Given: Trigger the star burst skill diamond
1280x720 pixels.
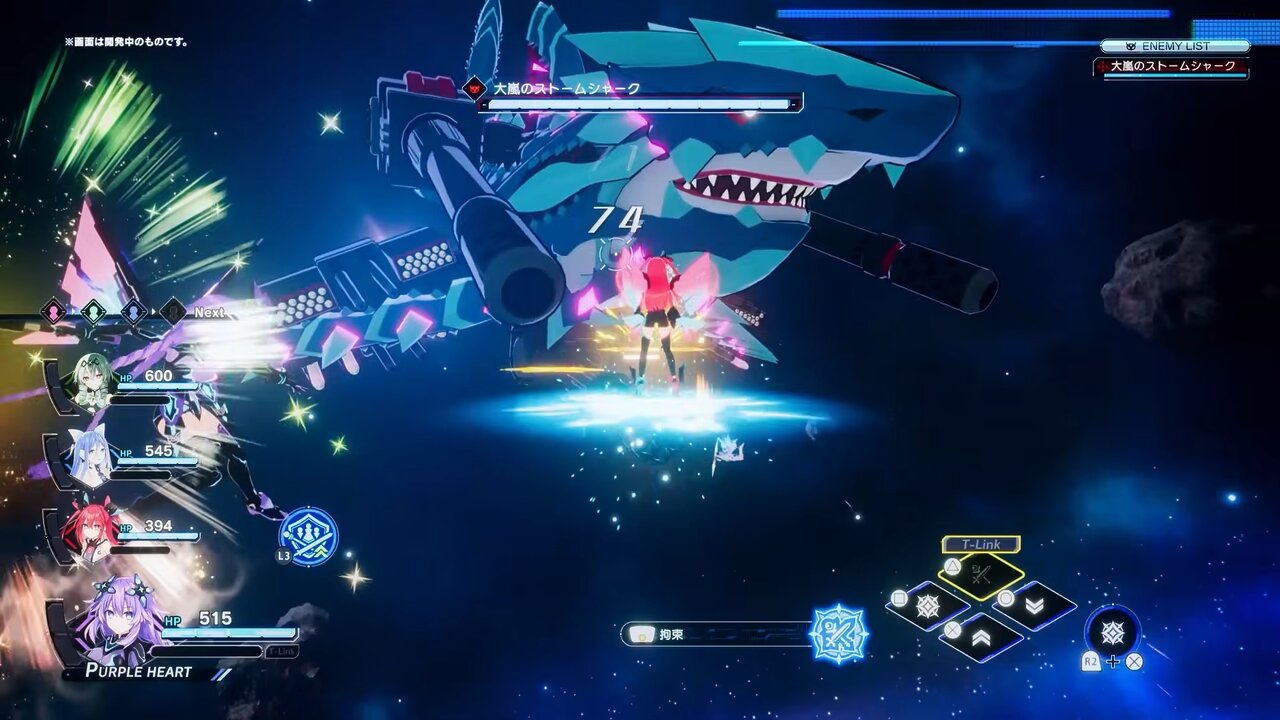Looking at the screenshot, I should point(928,606).
